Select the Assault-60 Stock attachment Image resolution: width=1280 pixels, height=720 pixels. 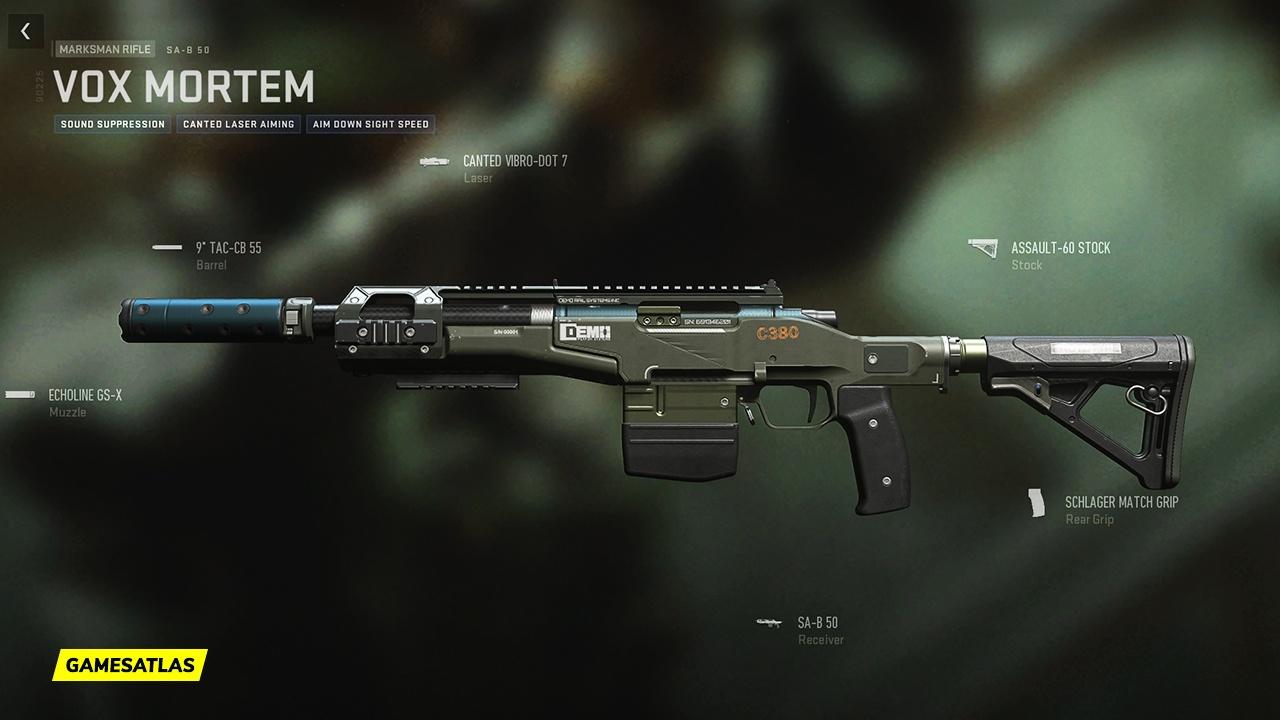[x=1059, y=248]
